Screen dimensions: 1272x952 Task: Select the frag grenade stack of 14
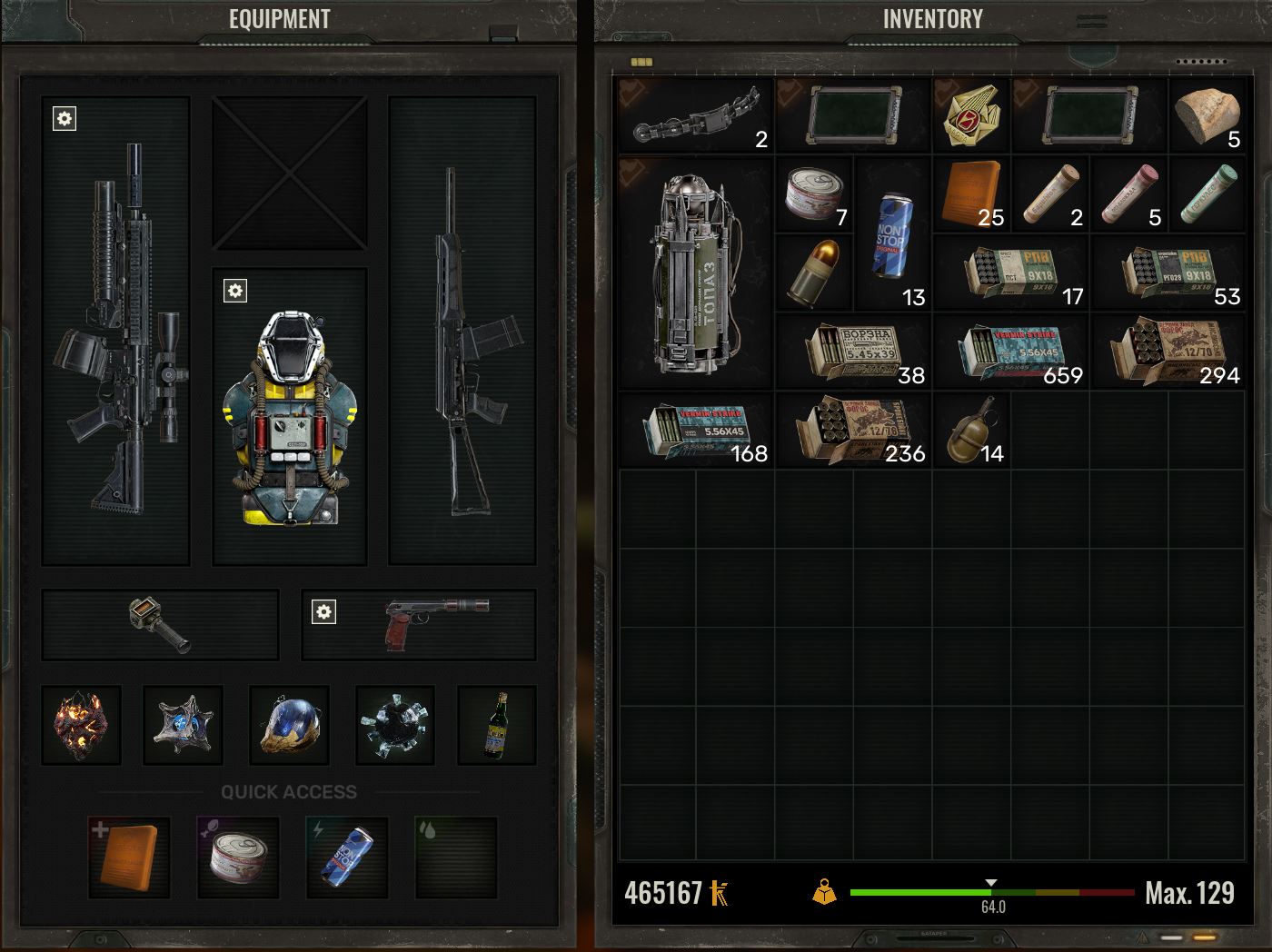(x=972, y=430)
